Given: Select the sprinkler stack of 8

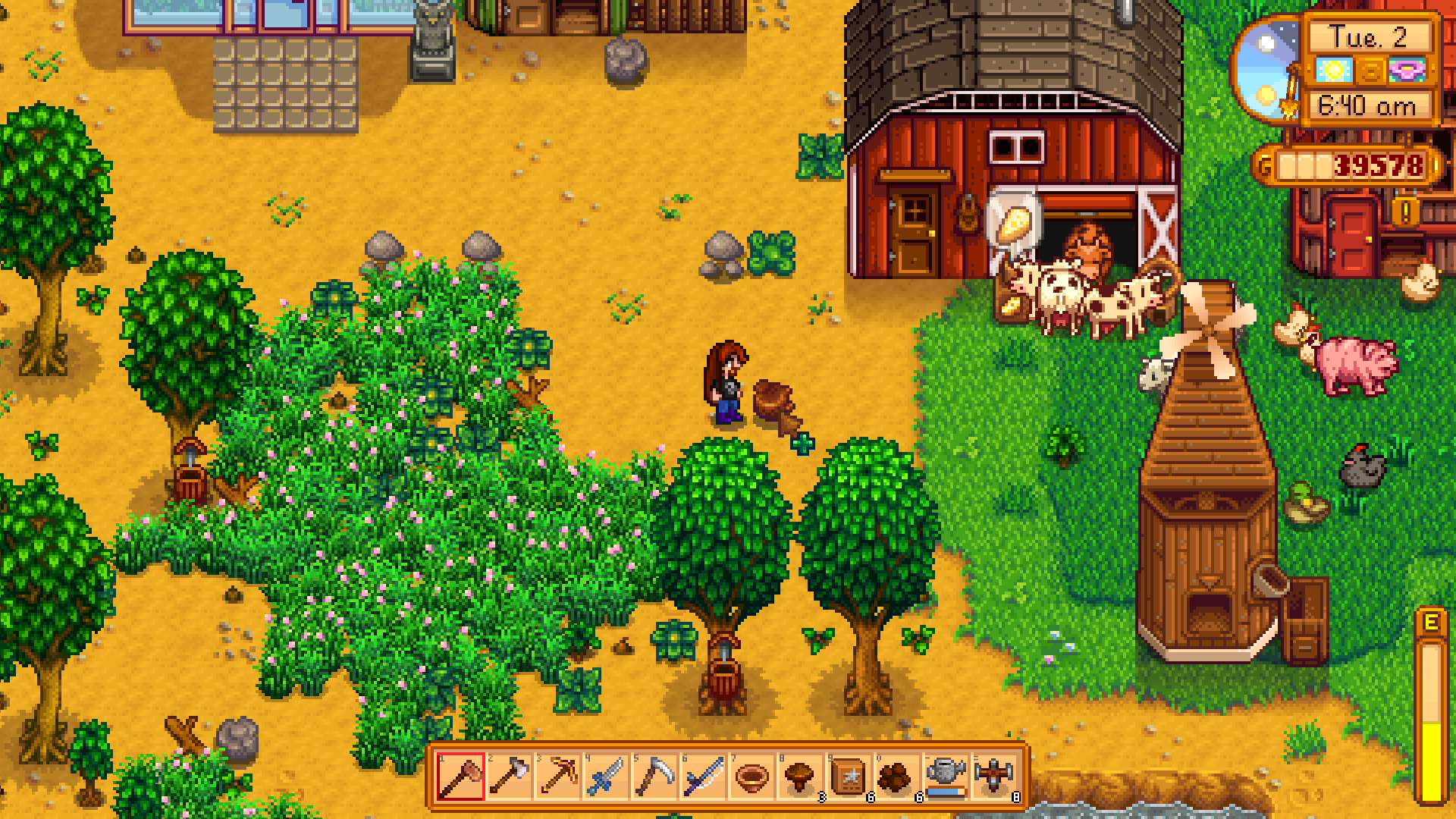Looking at the screenshot, I should click(994, 777).
